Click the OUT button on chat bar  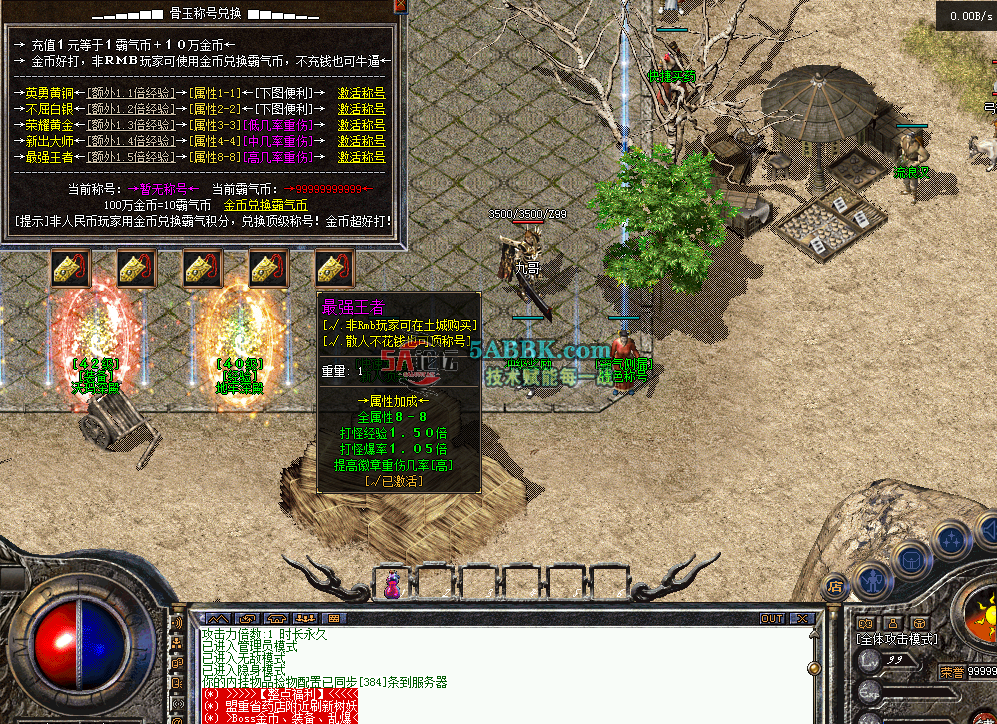[x=772, y=619]
